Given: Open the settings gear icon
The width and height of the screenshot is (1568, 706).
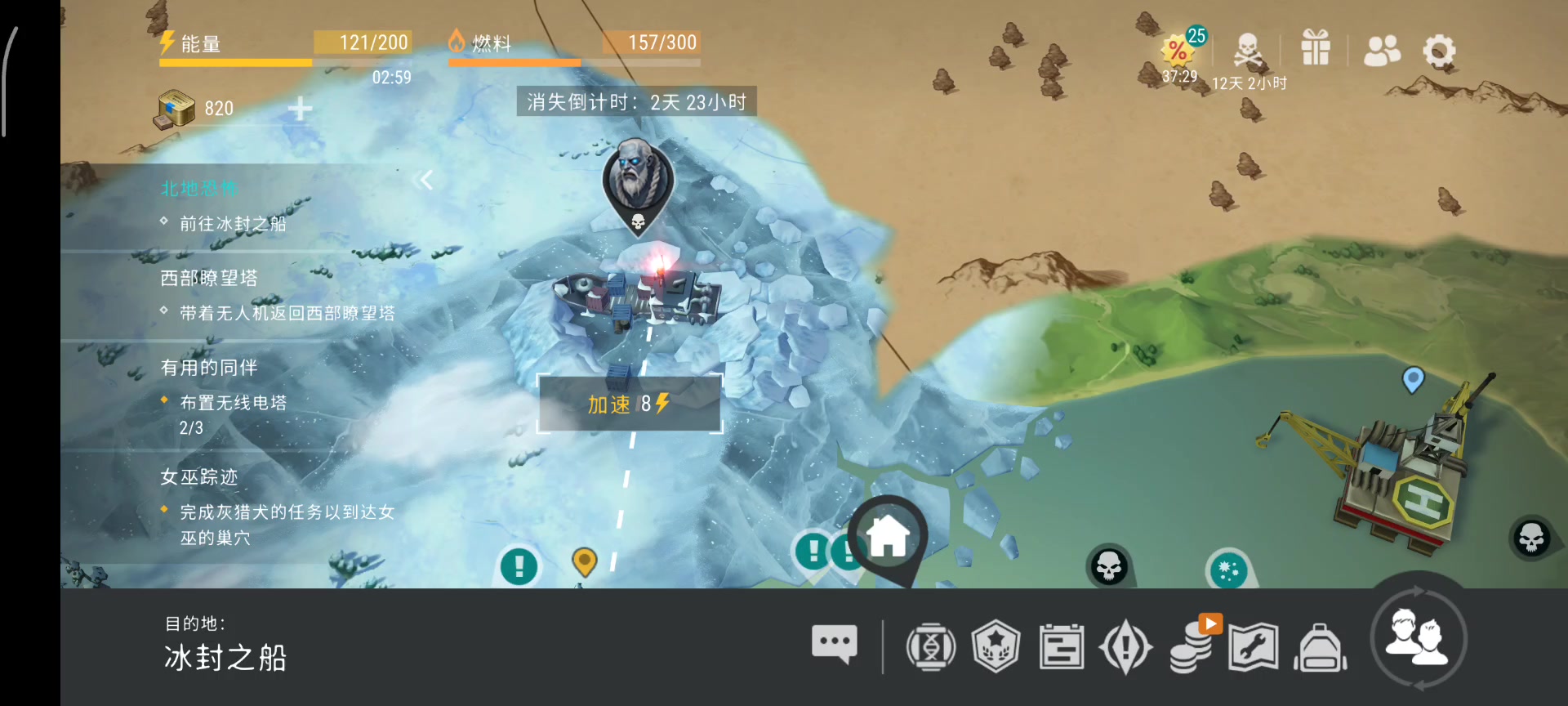Looking at the screenshot, I should (x=1439, y=51).
